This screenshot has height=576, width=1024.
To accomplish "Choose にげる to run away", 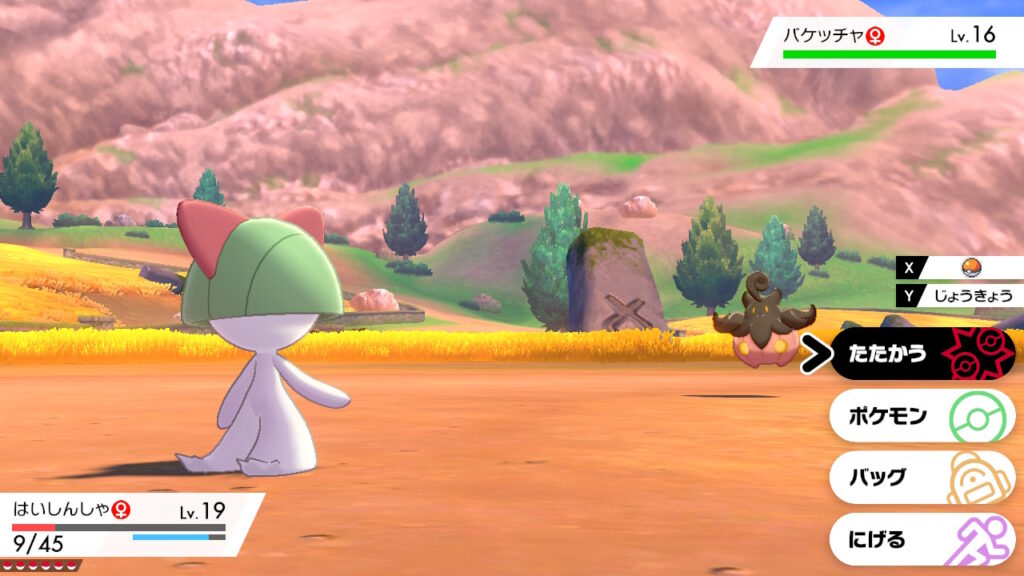I will 920,540.
